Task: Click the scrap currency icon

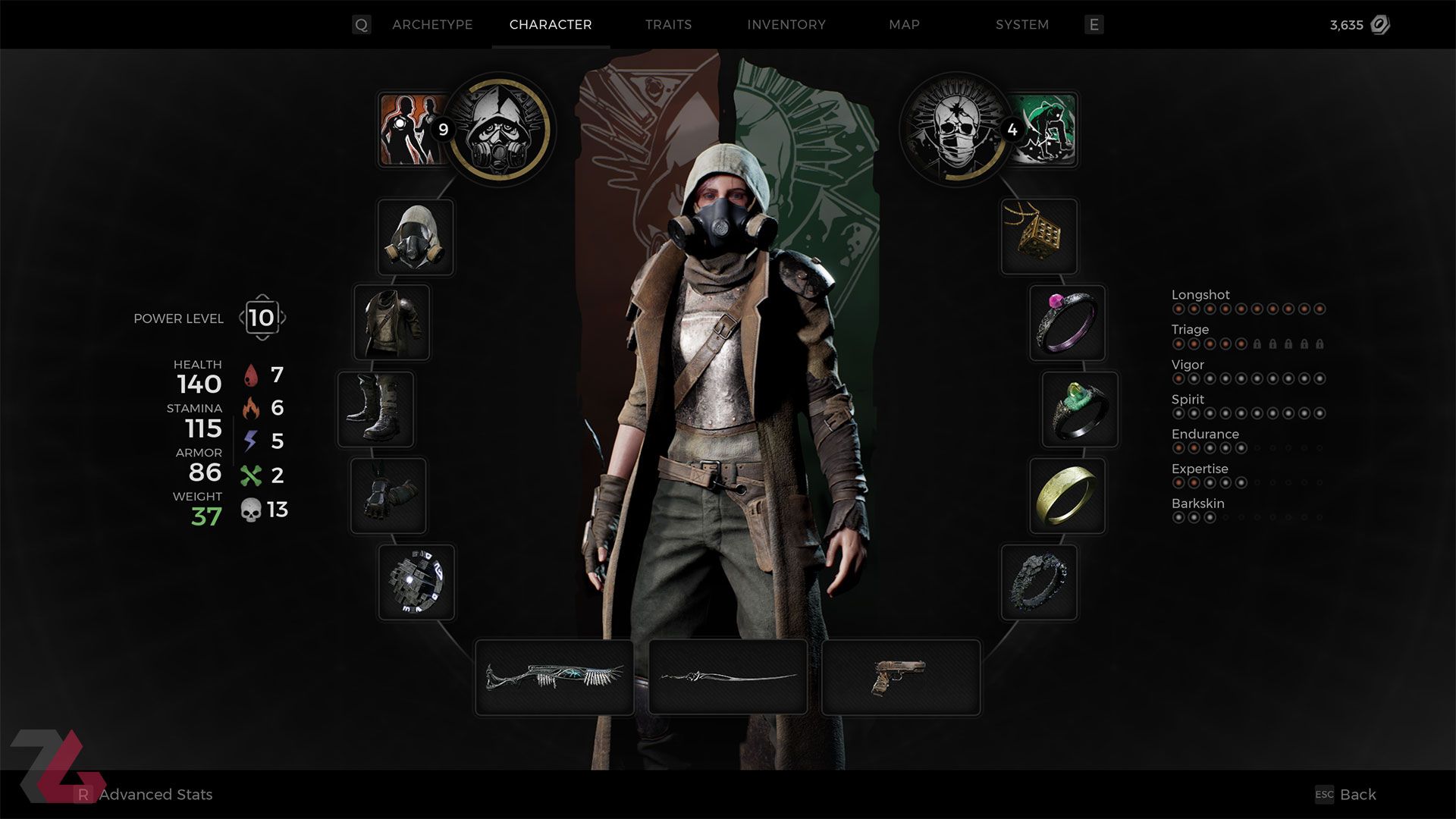Action: [x=1379, y=24]
